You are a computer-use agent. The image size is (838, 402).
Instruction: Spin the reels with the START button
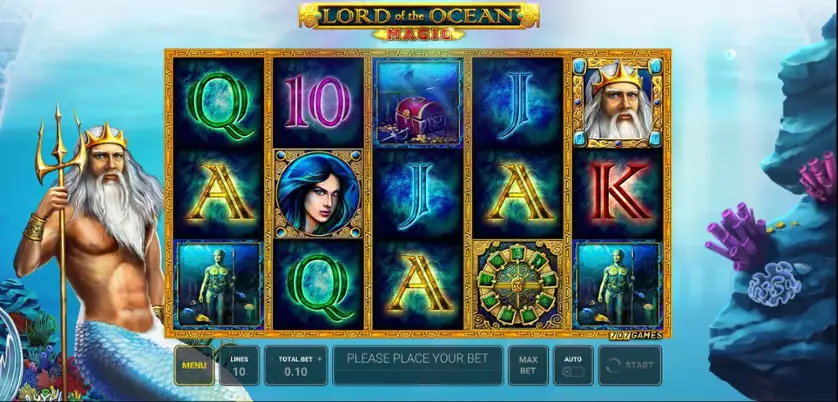(x=629, y=365)
